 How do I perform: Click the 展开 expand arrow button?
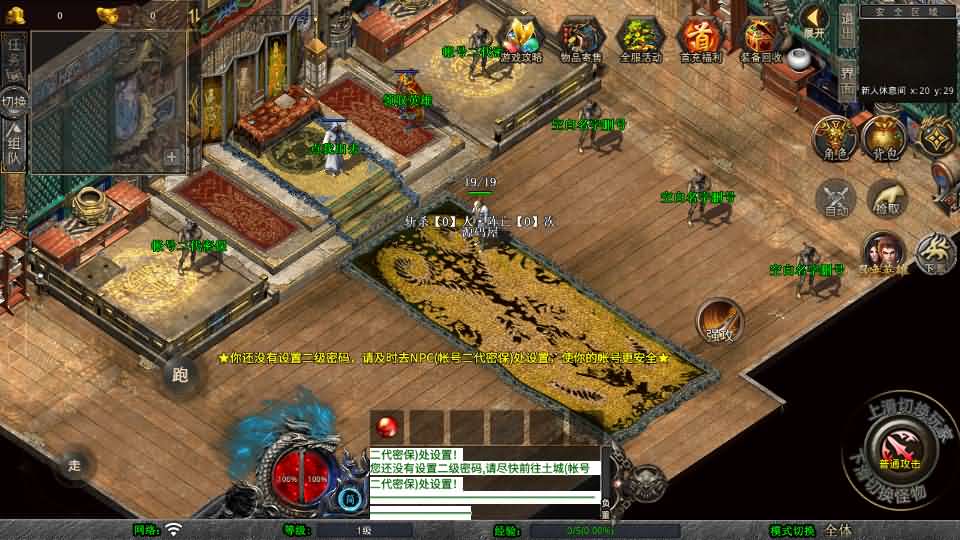[x=815, y=20]
